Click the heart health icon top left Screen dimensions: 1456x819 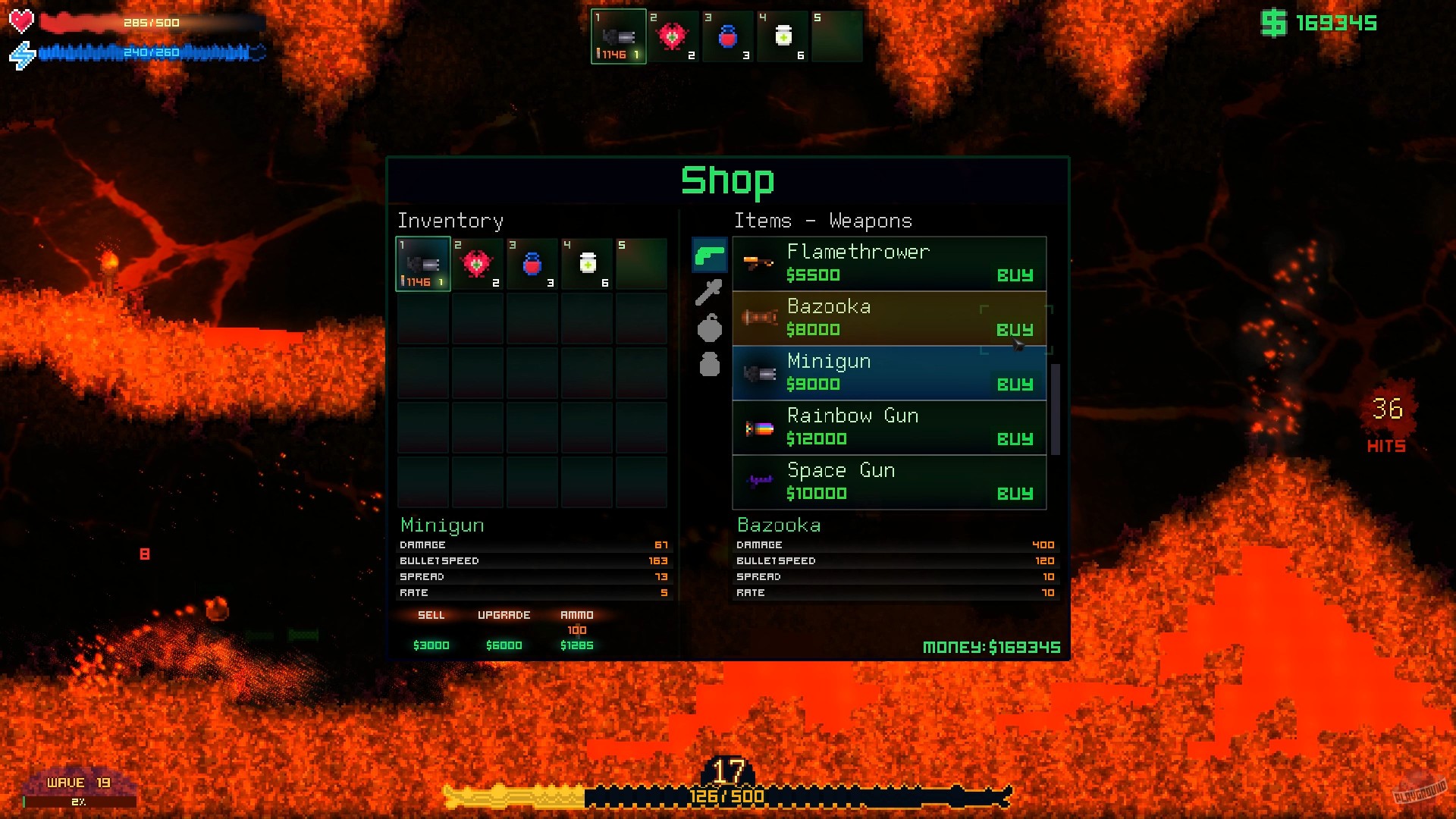(x=22, y=21)
